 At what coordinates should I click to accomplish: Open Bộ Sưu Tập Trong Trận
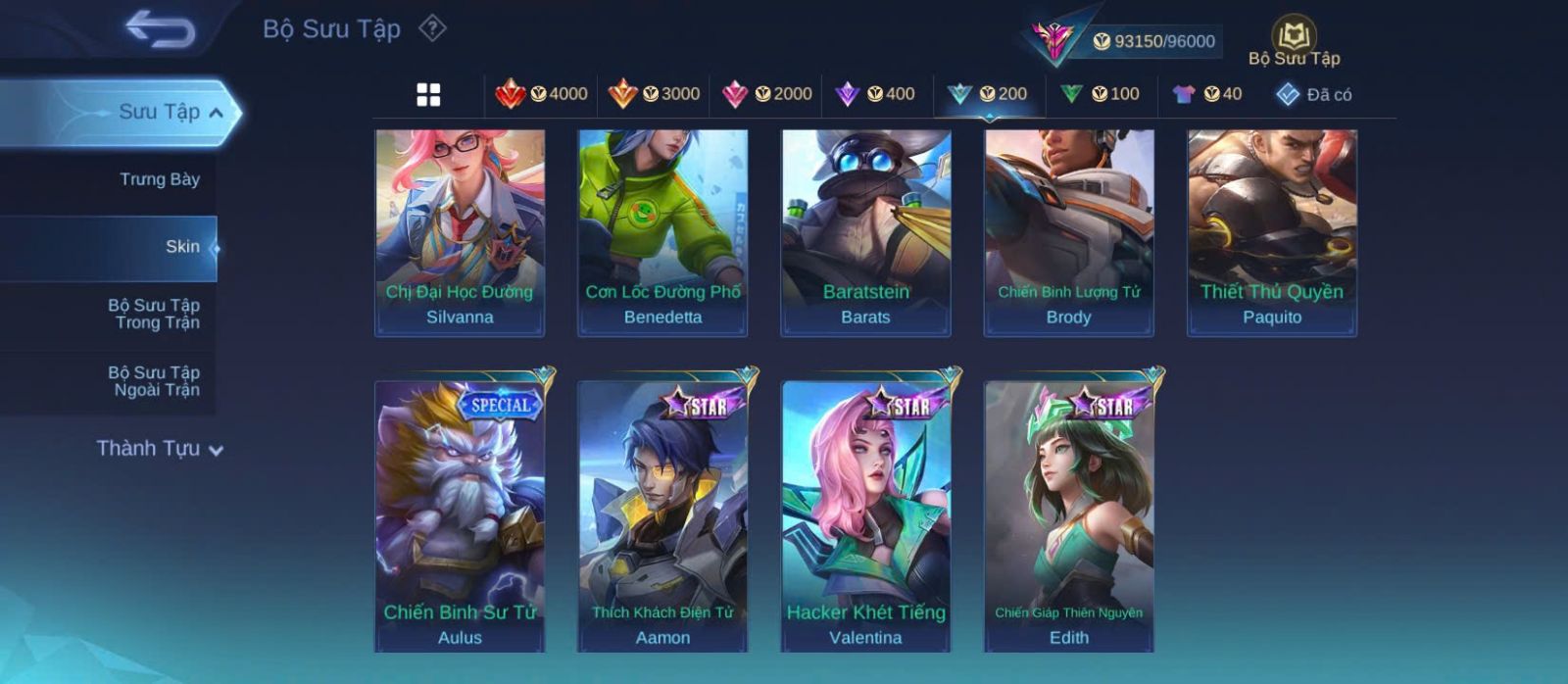point(154,314)
